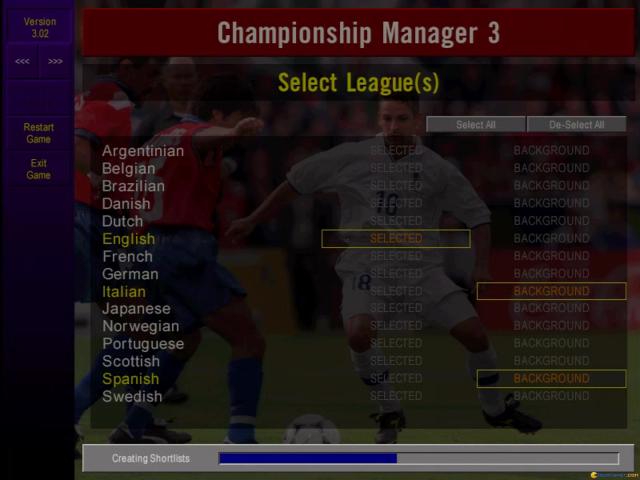Restart the game from the sidebar

pos(39,133)
